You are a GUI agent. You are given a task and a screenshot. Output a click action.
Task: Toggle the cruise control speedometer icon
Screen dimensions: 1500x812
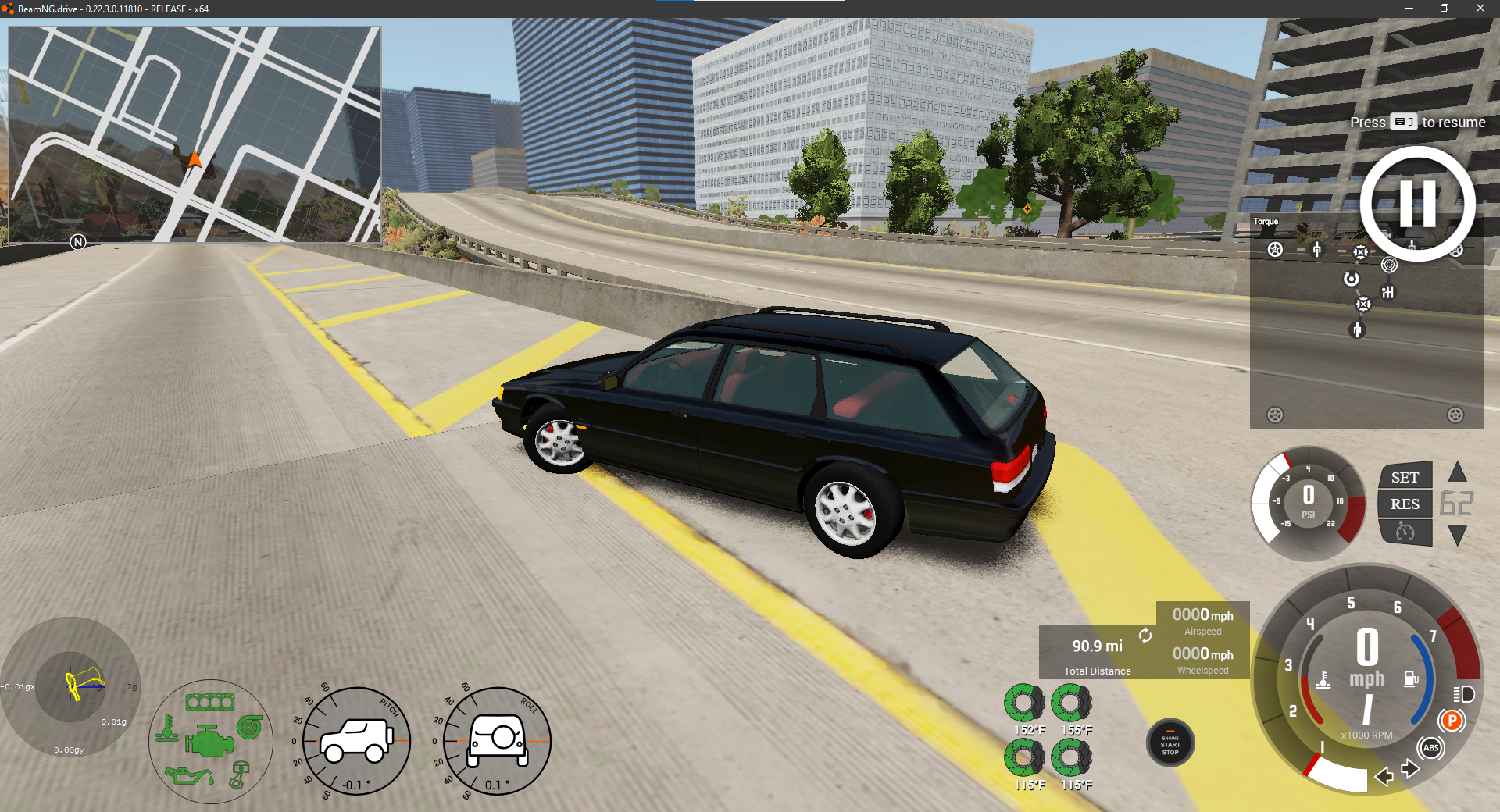[x=1405, y=532]
